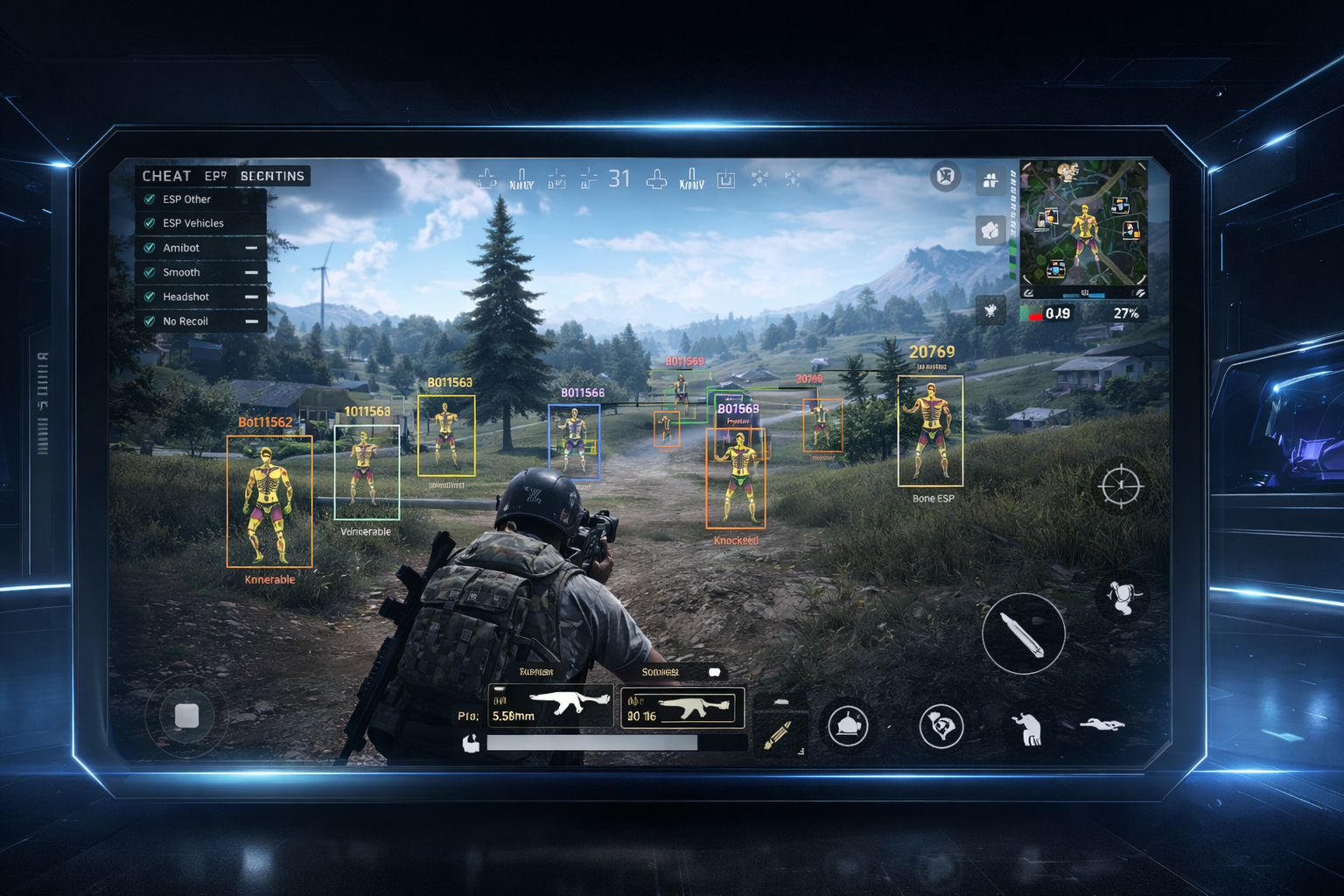Collapse the No Recoil row's minus button
This screenshot has height=896, width=1344.
point(251,322)
